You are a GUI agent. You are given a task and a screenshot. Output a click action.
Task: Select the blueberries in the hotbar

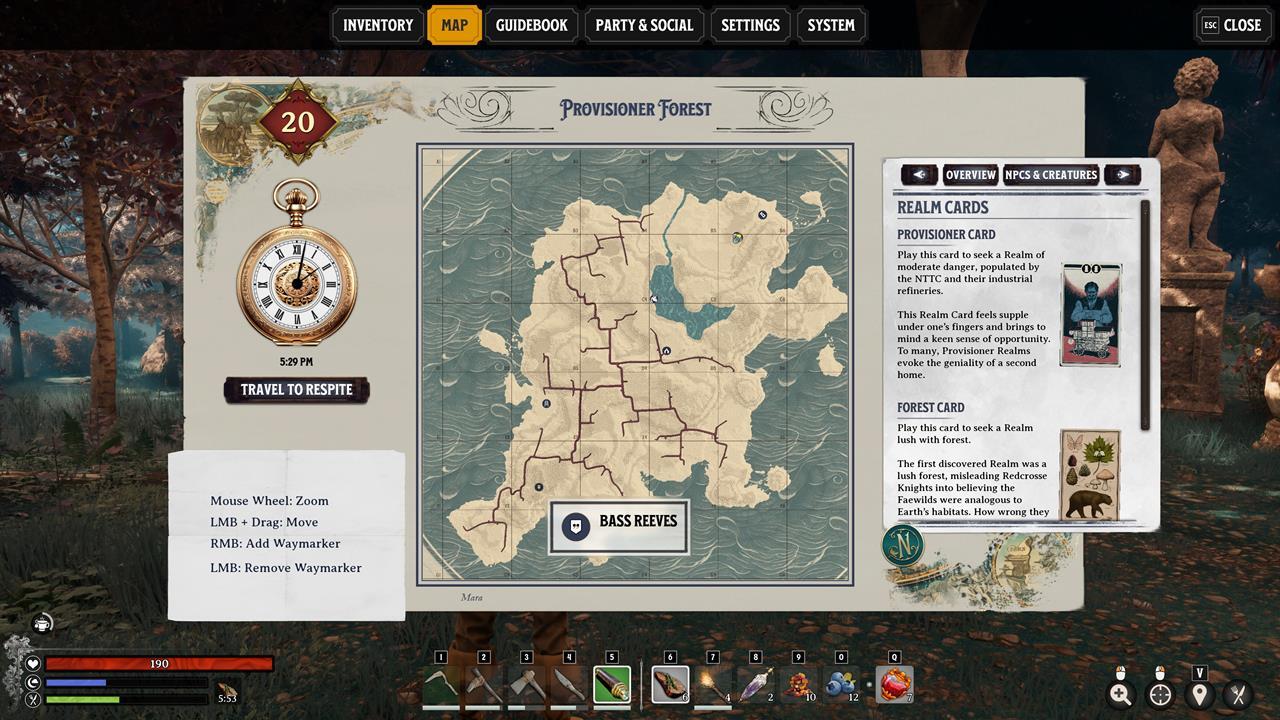[x=841, y=685]
